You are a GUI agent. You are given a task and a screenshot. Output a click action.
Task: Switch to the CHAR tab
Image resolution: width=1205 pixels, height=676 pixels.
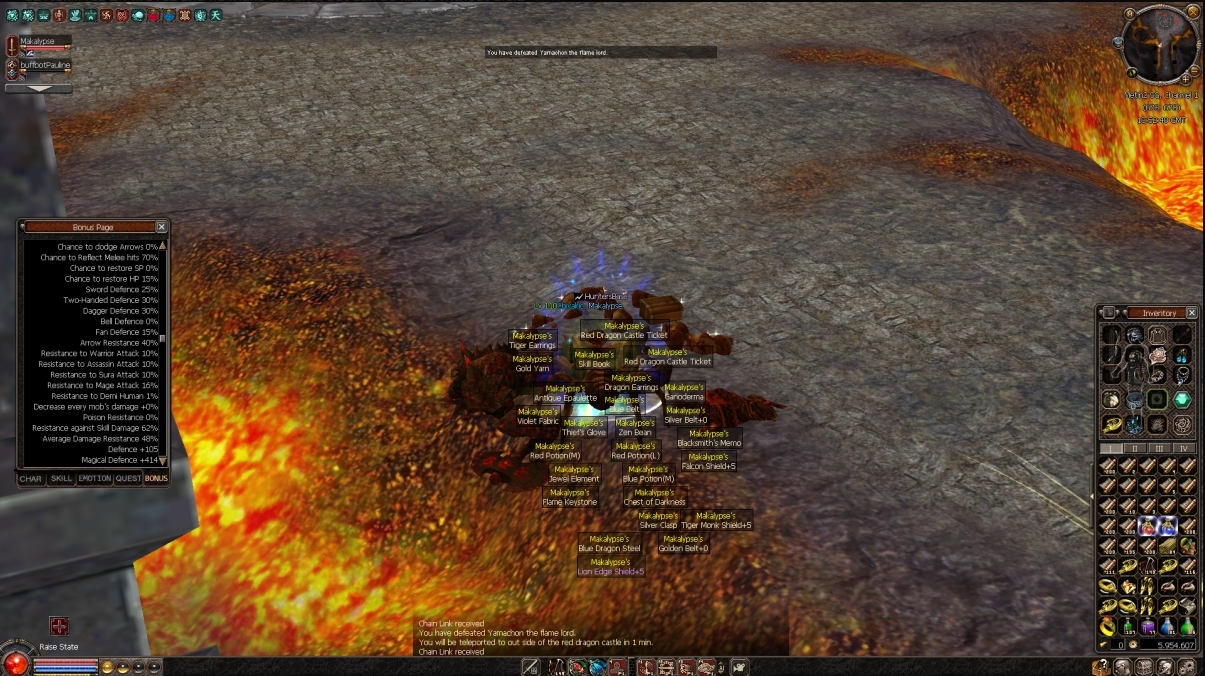point(31,478)
